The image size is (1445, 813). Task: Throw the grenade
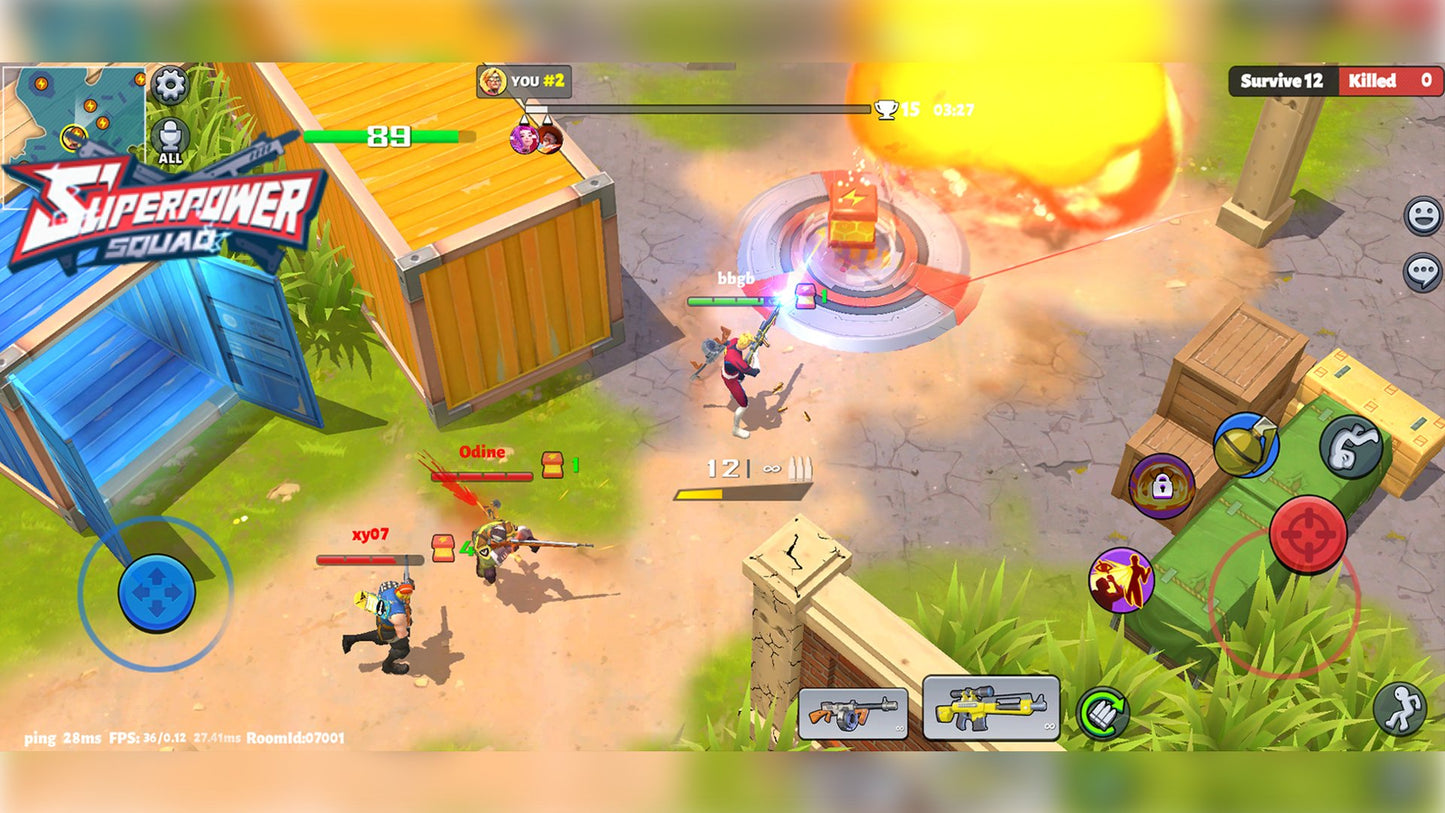click(x=1246, y=445)
